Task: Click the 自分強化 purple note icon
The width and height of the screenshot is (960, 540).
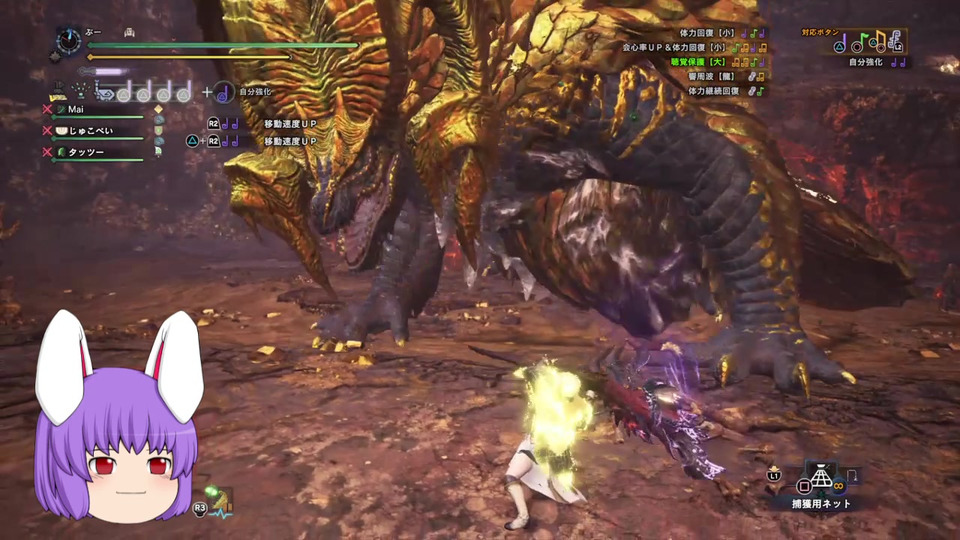Action: [x=224, y=92]
